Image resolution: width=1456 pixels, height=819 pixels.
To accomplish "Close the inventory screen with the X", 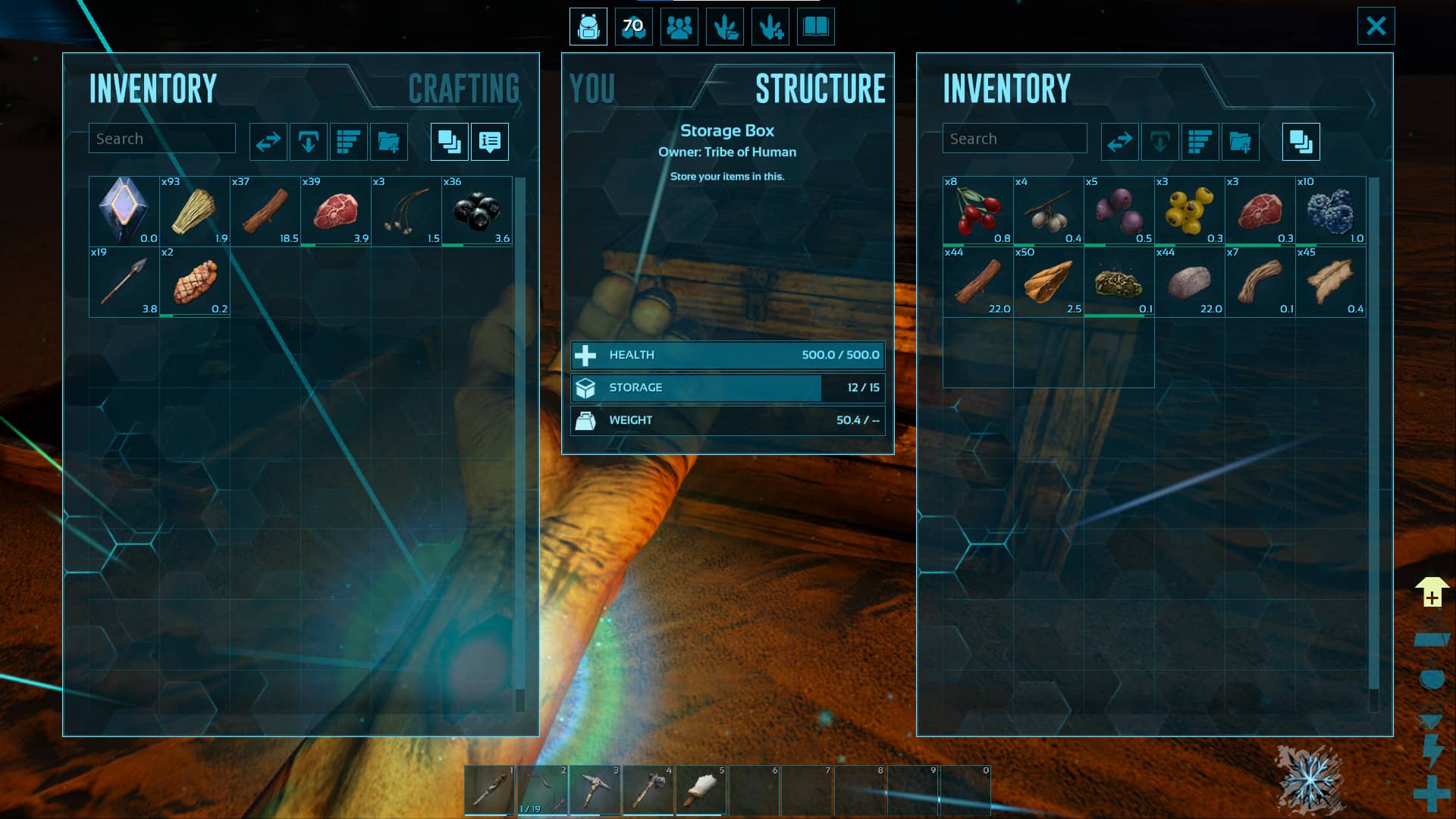I will (x=1376, y=26).
